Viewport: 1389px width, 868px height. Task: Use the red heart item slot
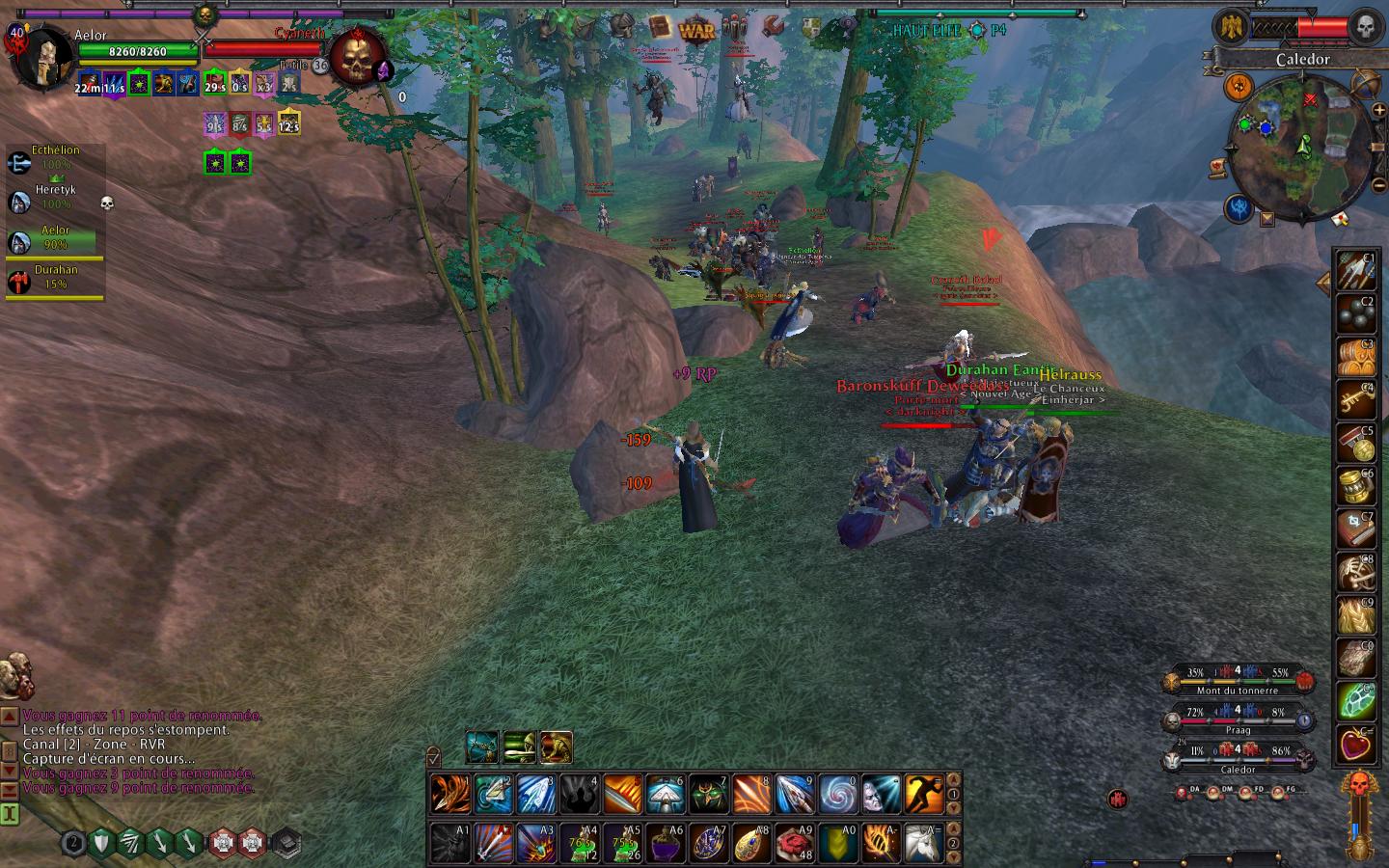click(x=1355, y=744)
